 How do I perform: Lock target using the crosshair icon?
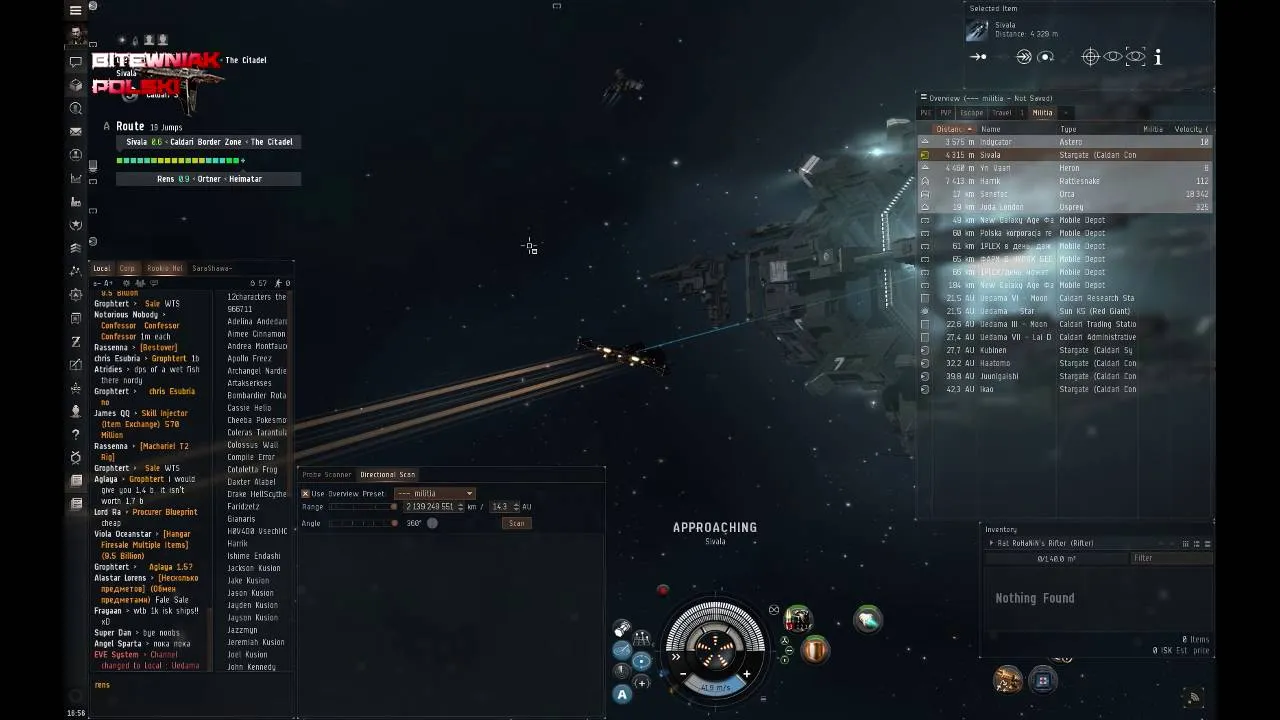[1091, 57]
